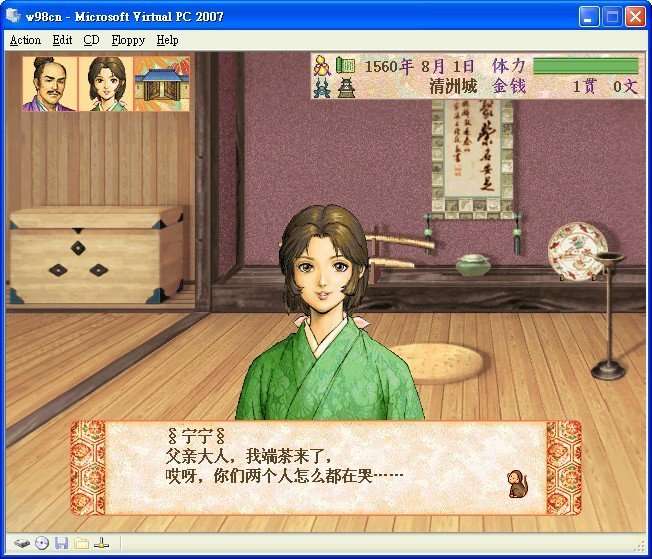Open the Action menu
This screenshot has height=559, width=652.
[25, 40]
